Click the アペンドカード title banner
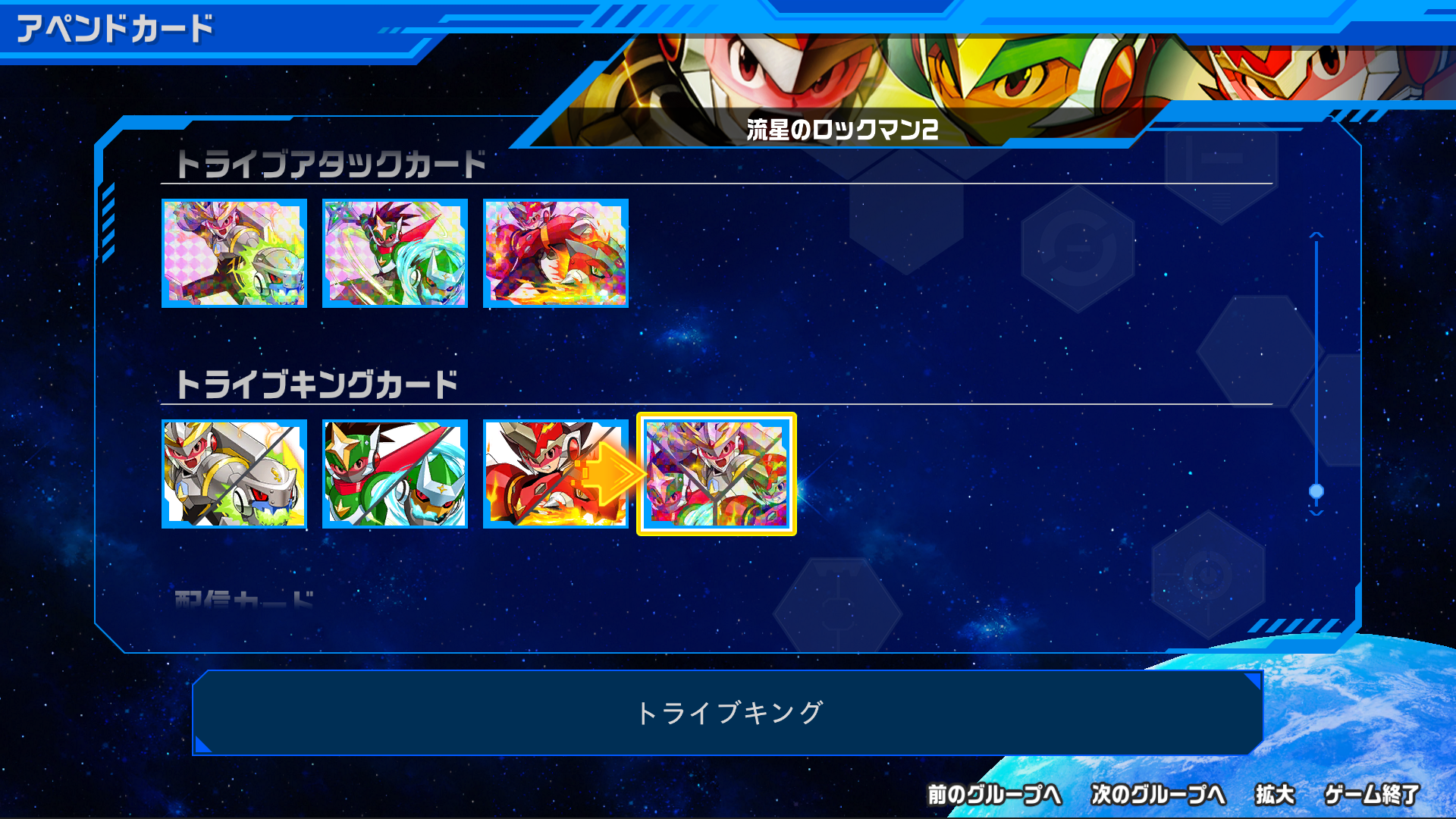The width and height of the screenshot is (1456, 819). pos(114,28)
